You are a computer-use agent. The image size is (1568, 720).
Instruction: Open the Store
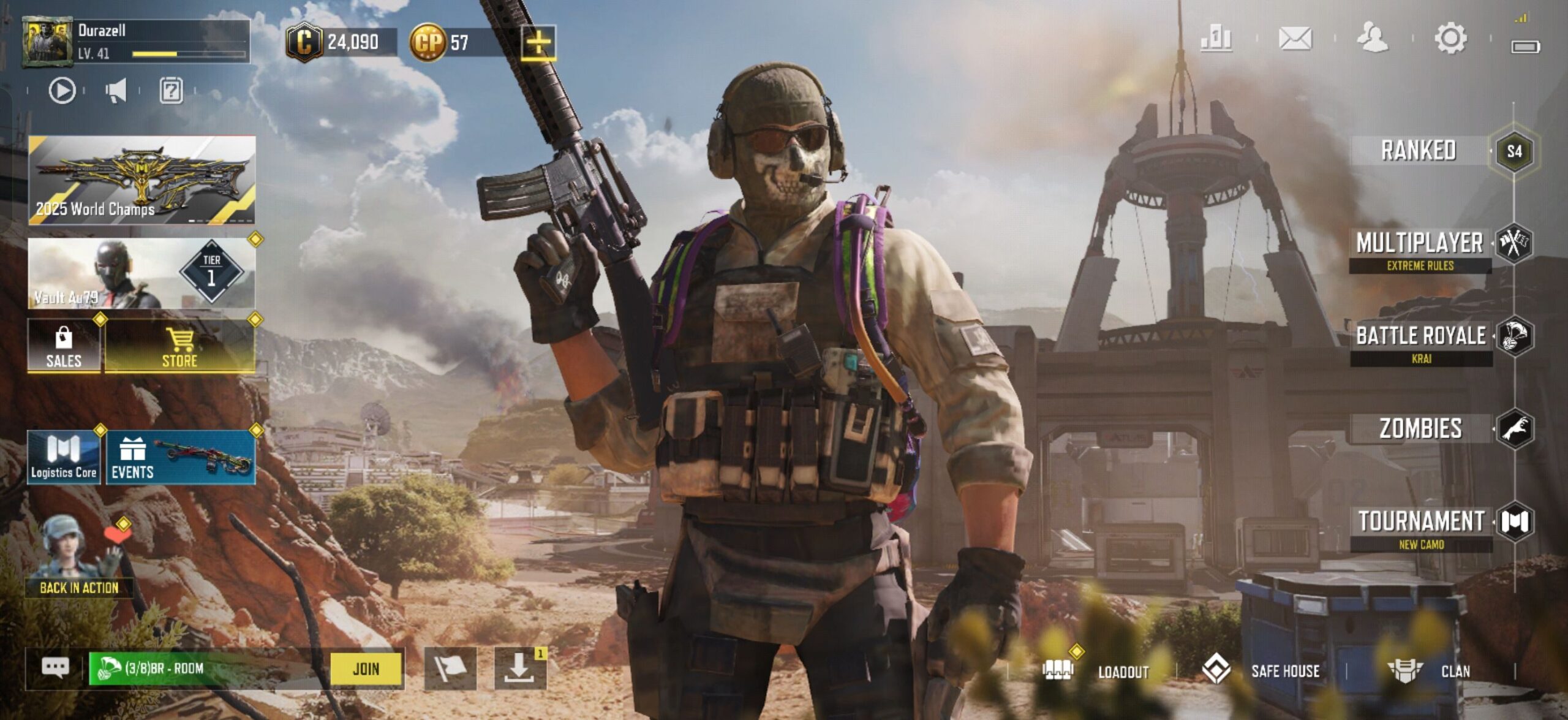pos(180,347)
